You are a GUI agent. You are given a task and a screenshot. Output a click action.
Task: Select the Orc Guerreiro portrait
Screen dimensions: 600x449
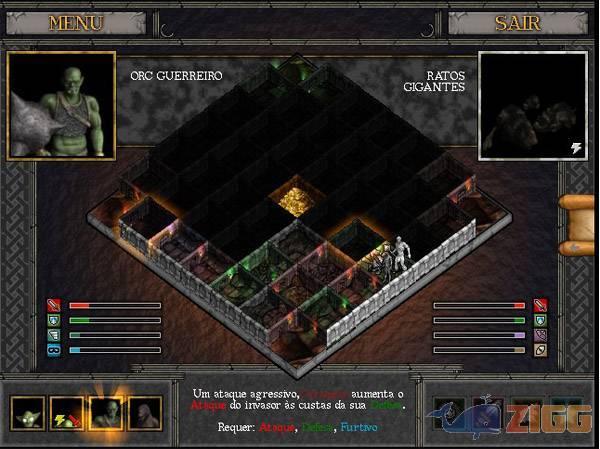point(61,106)
